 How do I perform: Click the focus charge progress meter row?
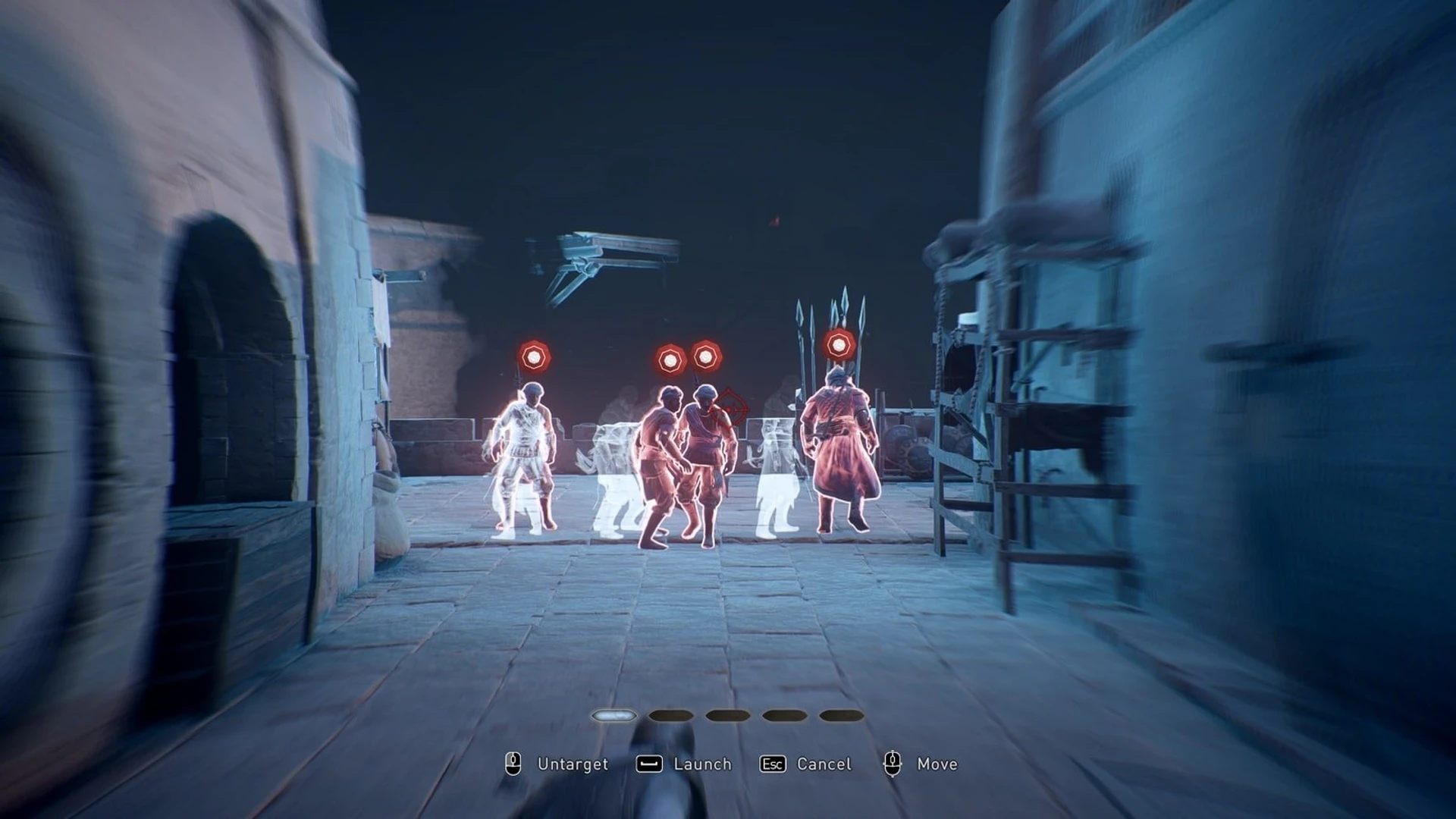[726, 715]
